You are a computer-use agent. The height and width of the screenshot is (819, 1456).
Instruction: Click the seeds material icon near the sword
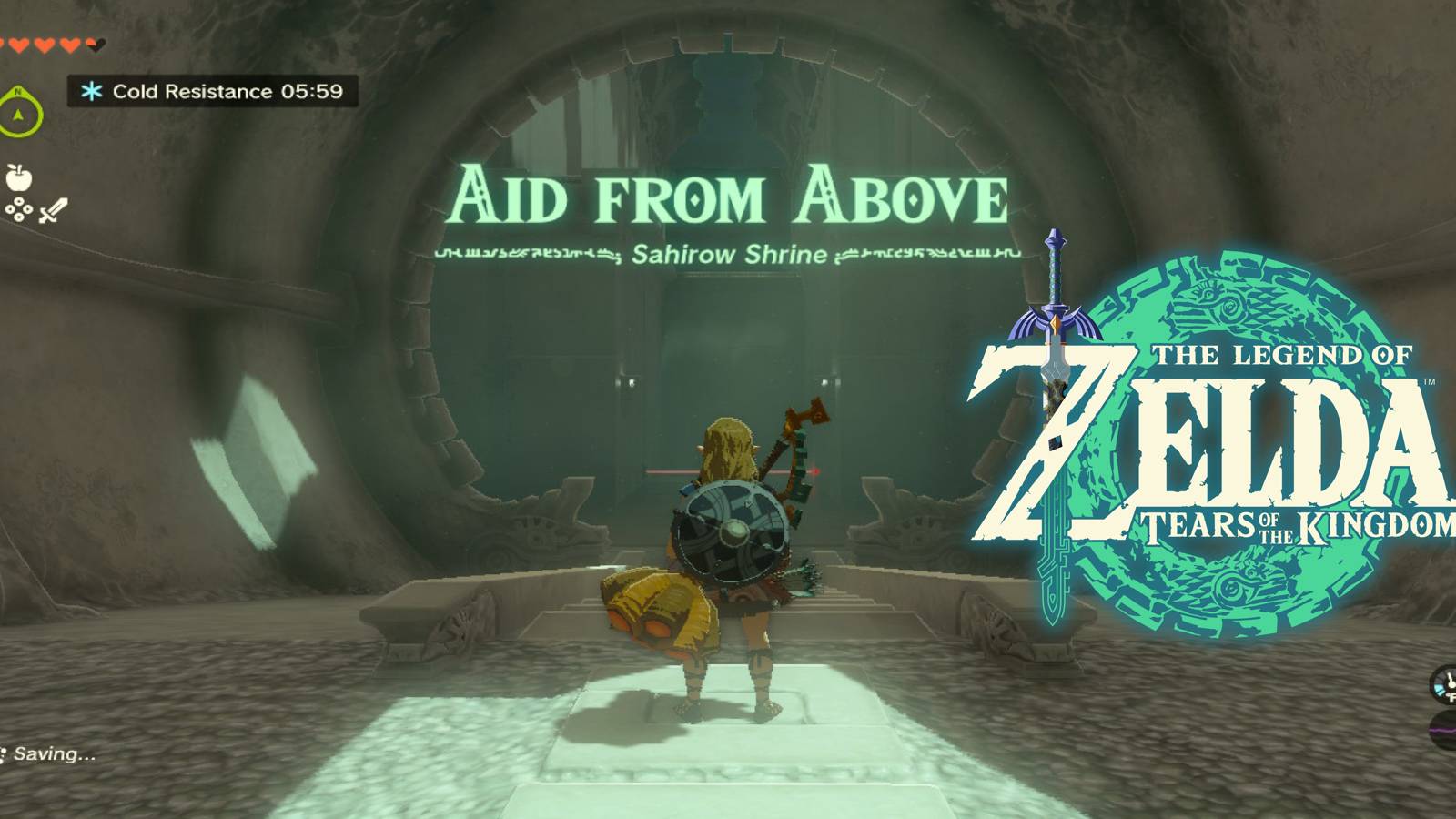tap(19, 209)
